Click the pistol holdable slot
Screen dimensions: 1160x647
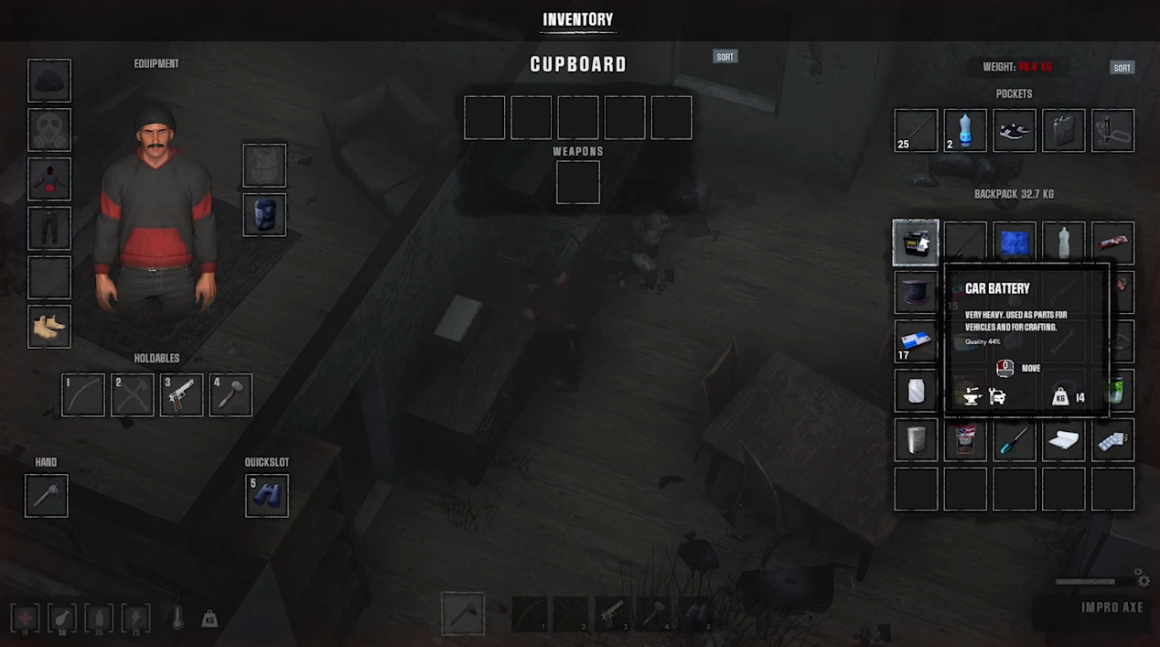pyautogui.click(x=181, y=395)
